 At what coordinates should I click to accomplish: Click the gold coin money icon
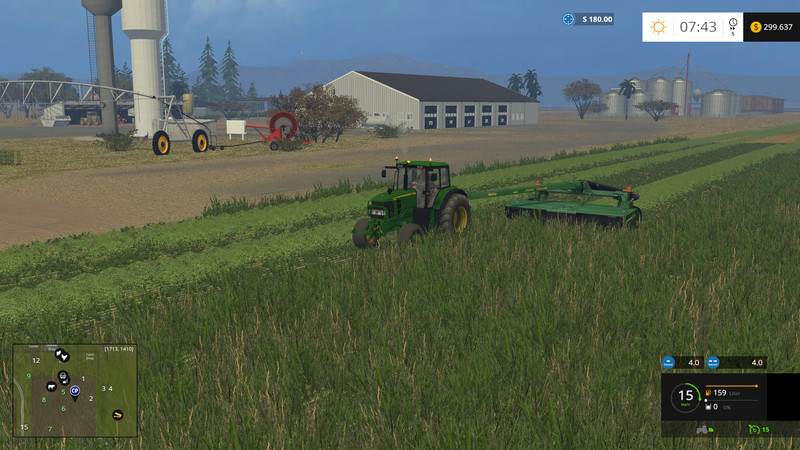755,27
